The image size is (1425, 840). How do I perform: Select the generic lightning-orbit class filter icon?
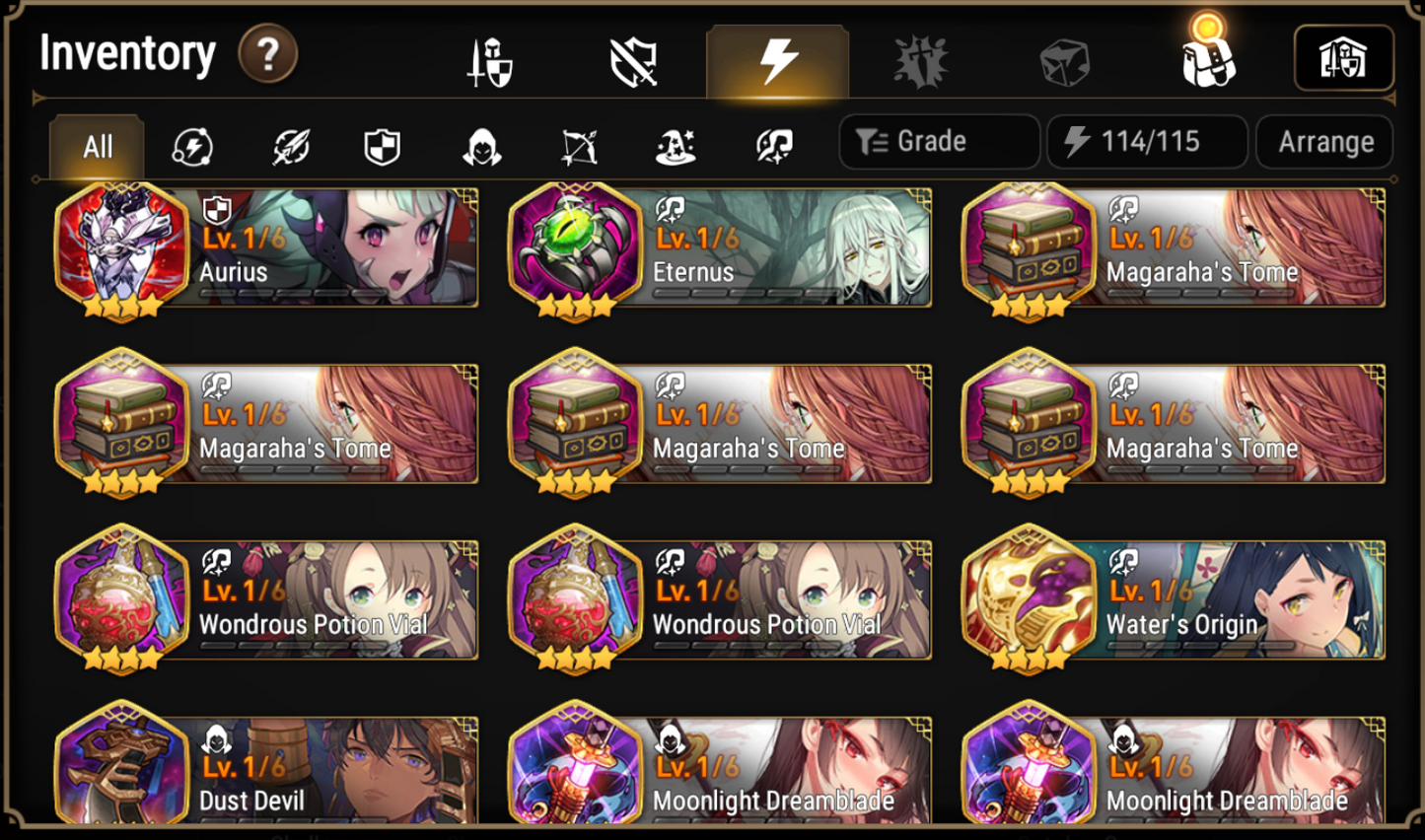tap(193, 146)
